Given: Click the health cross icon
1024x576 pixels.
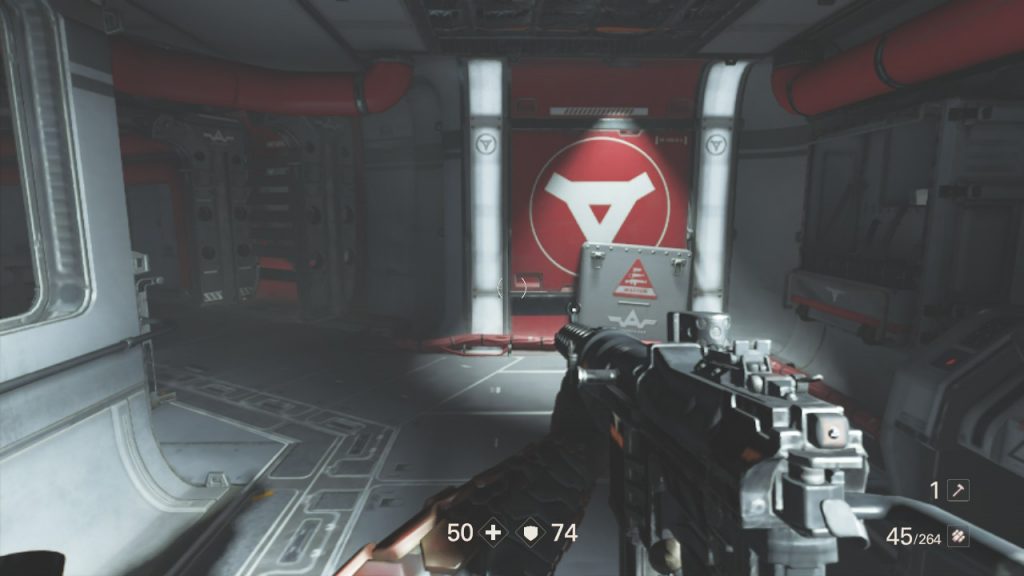Looking at the screenshot, I should pos(491,533).
